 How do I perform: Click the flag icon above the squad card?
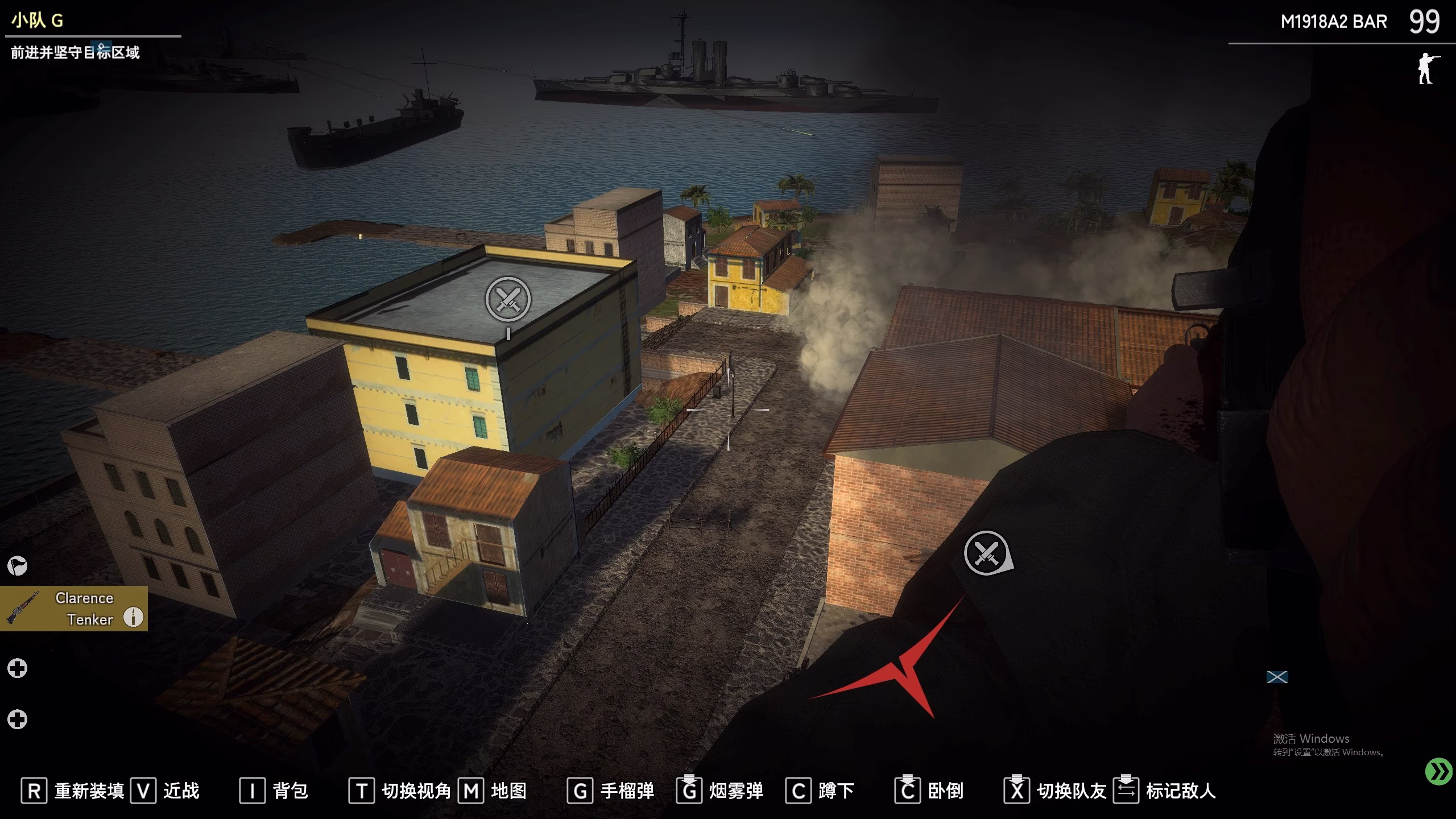(x=17, y=566)
